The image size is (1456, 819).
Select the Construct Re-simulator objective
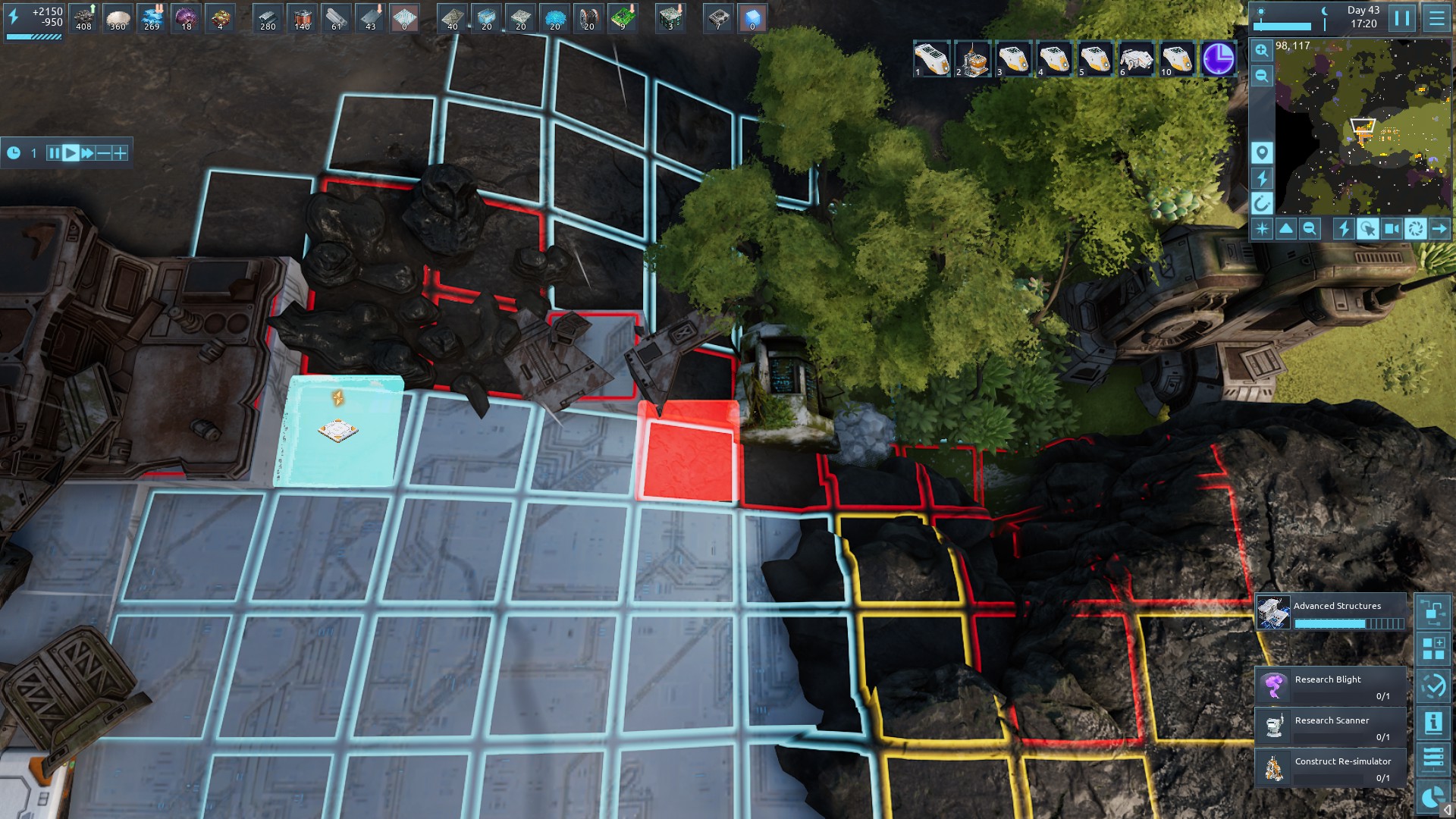click(x=1331, y=767)
